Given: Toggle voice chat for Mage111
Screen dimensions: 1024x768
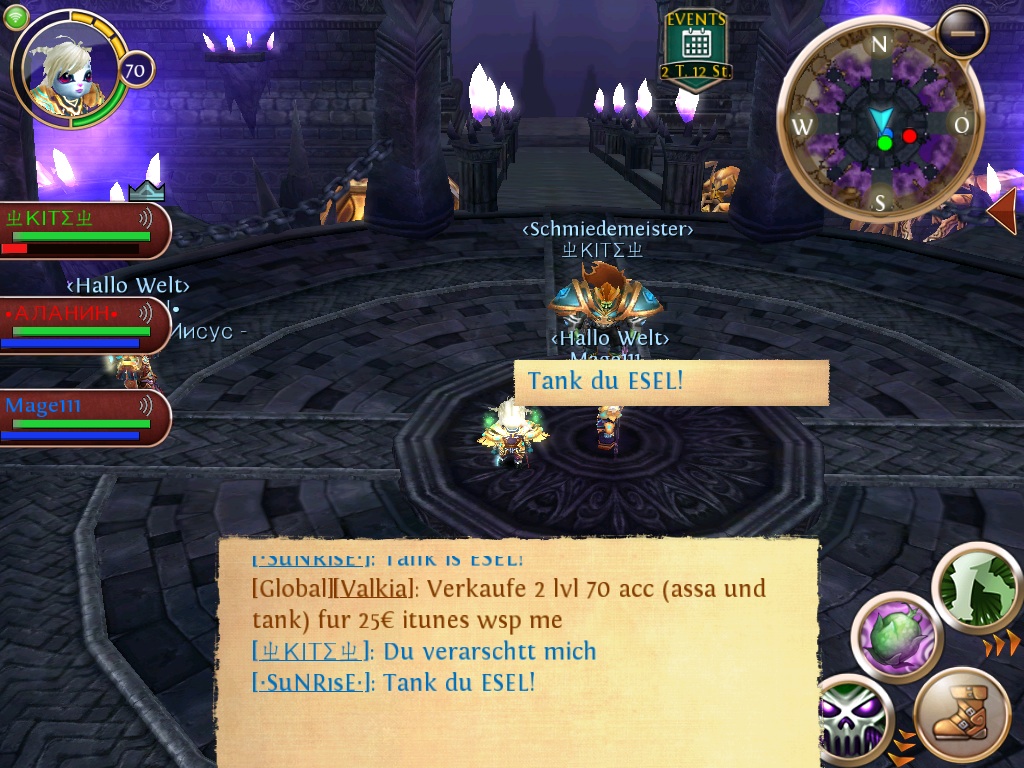Looking at the screenshot, I should pos(146,405).
